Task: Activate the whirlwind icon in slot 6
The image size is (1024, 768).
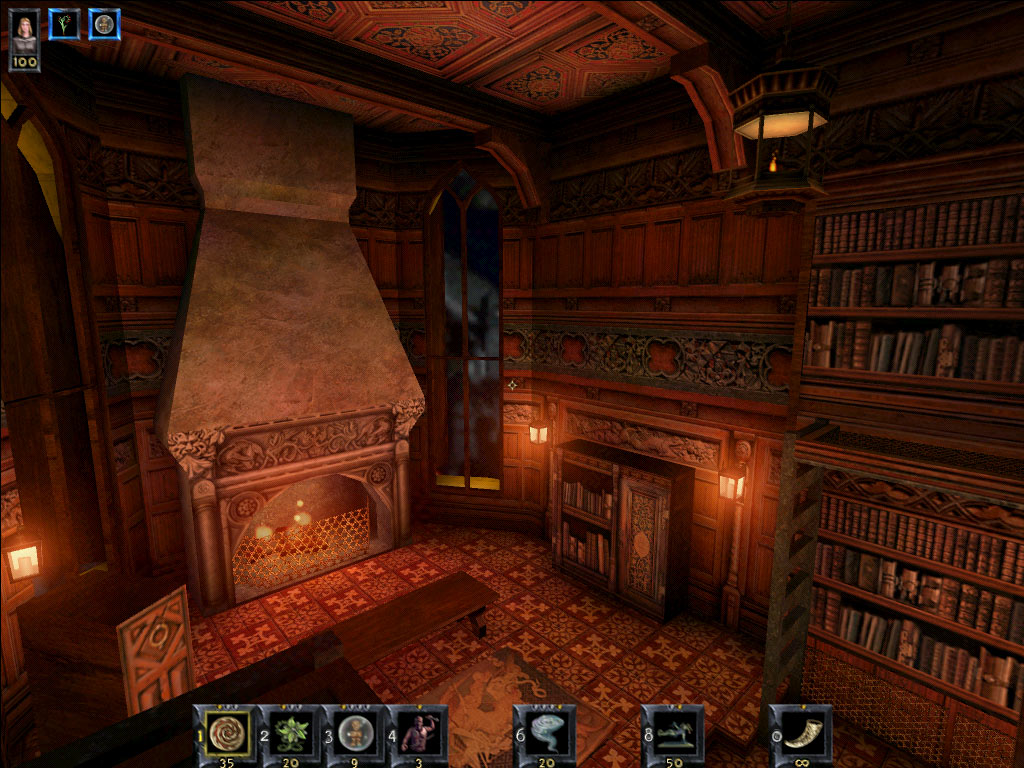Action: (x=546, y=734)
